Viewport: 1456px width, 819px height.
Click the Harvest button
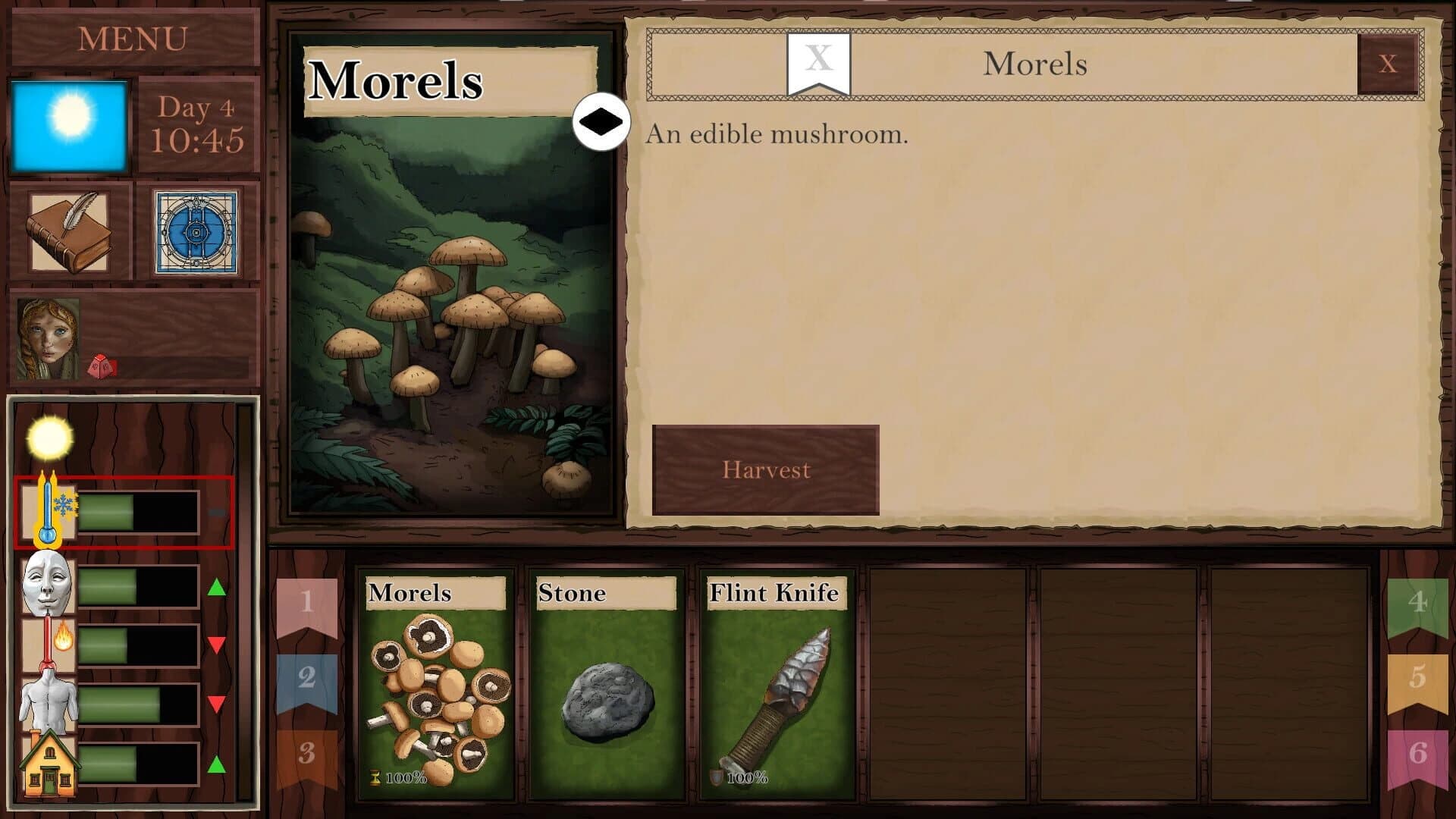coord(765,470)
